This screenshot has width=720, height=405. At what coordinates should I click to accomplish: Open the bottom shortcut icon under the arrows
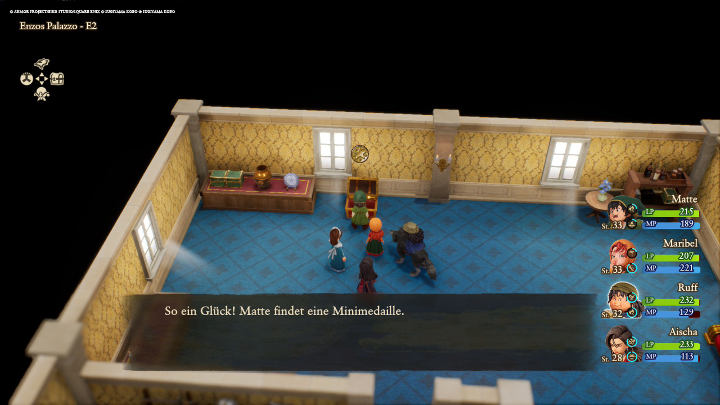[42, 93]
